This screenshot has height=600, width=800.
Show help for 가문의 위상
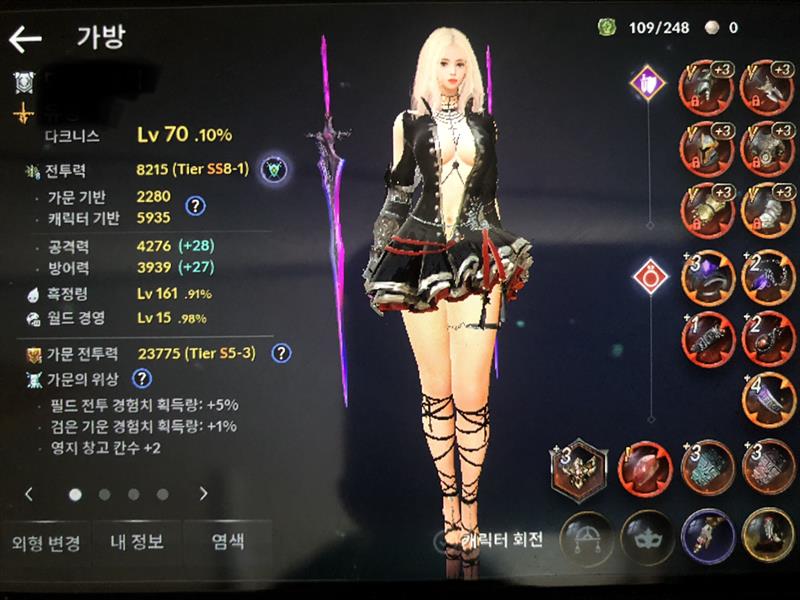[142, 378]
